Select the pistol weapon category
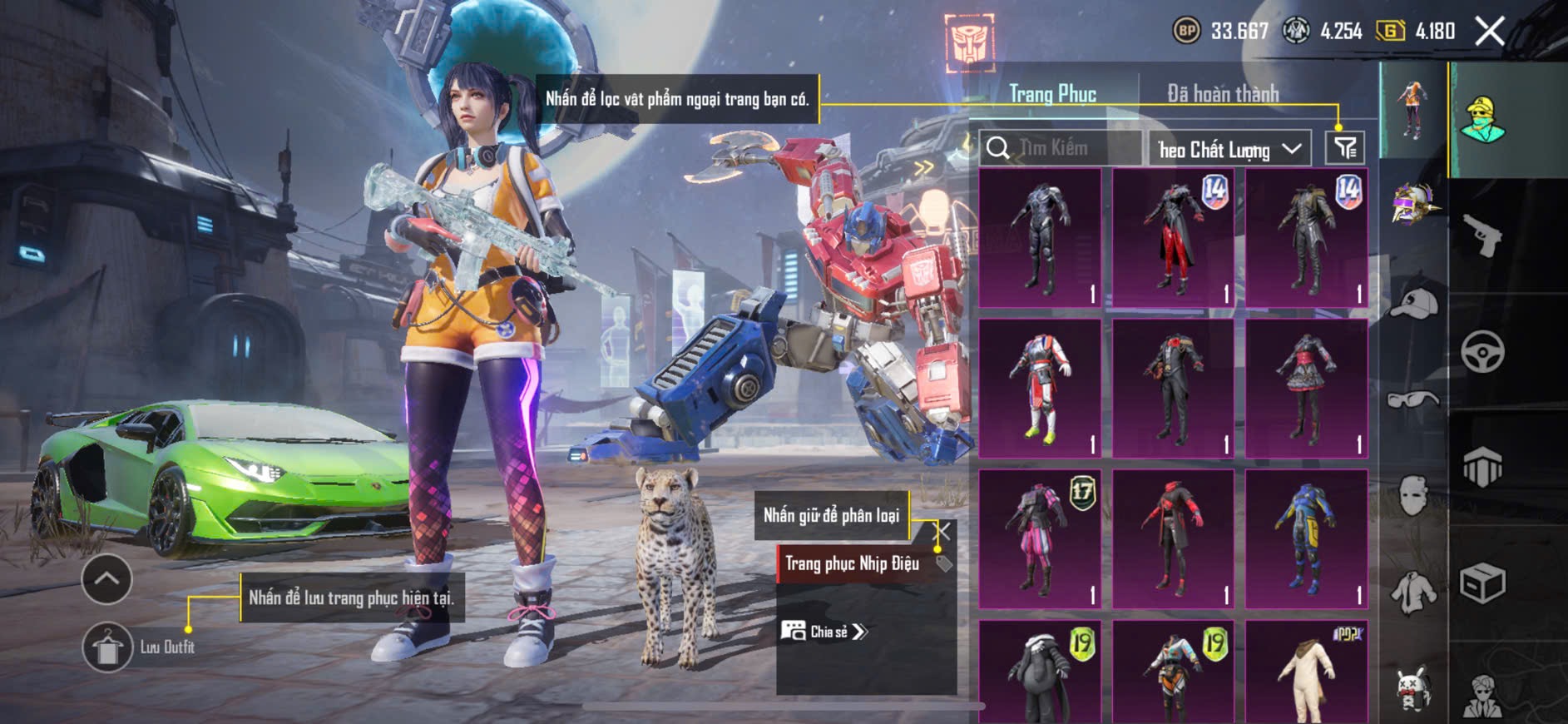This screenshot has width=1568, height=724. (1482, 236)
